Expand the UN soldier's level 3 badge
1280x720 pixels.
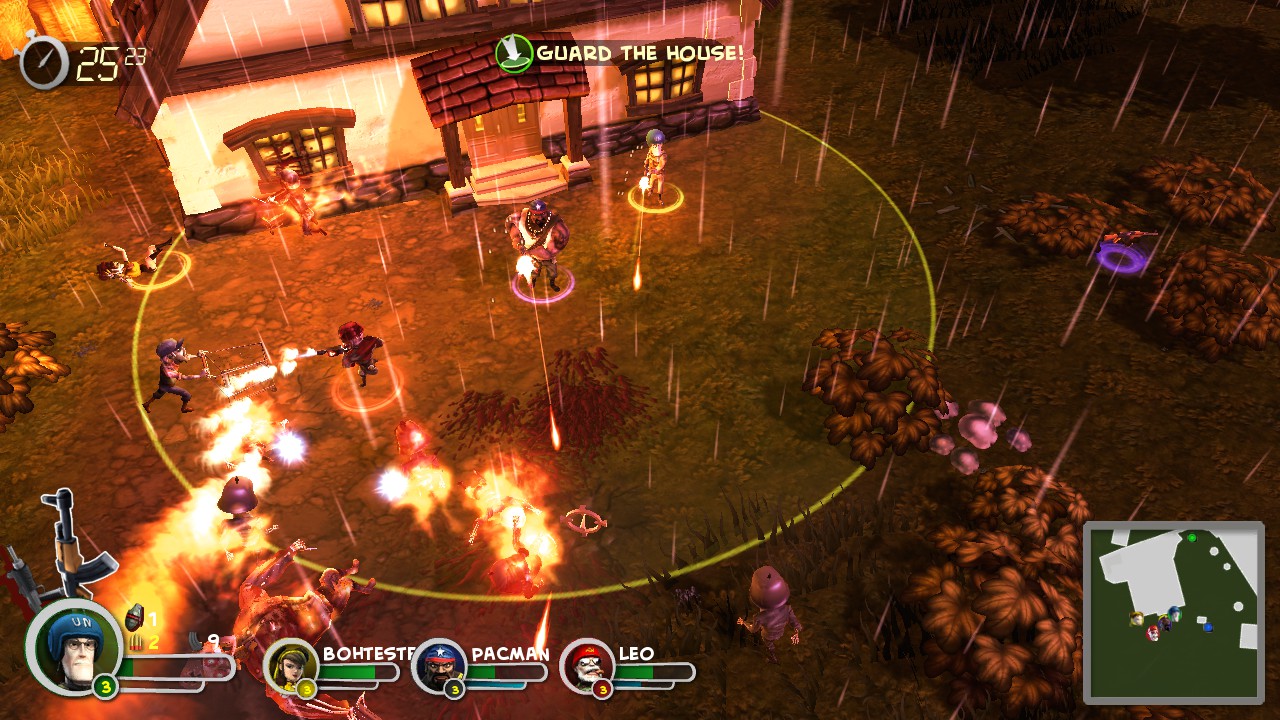pos(104,686)
